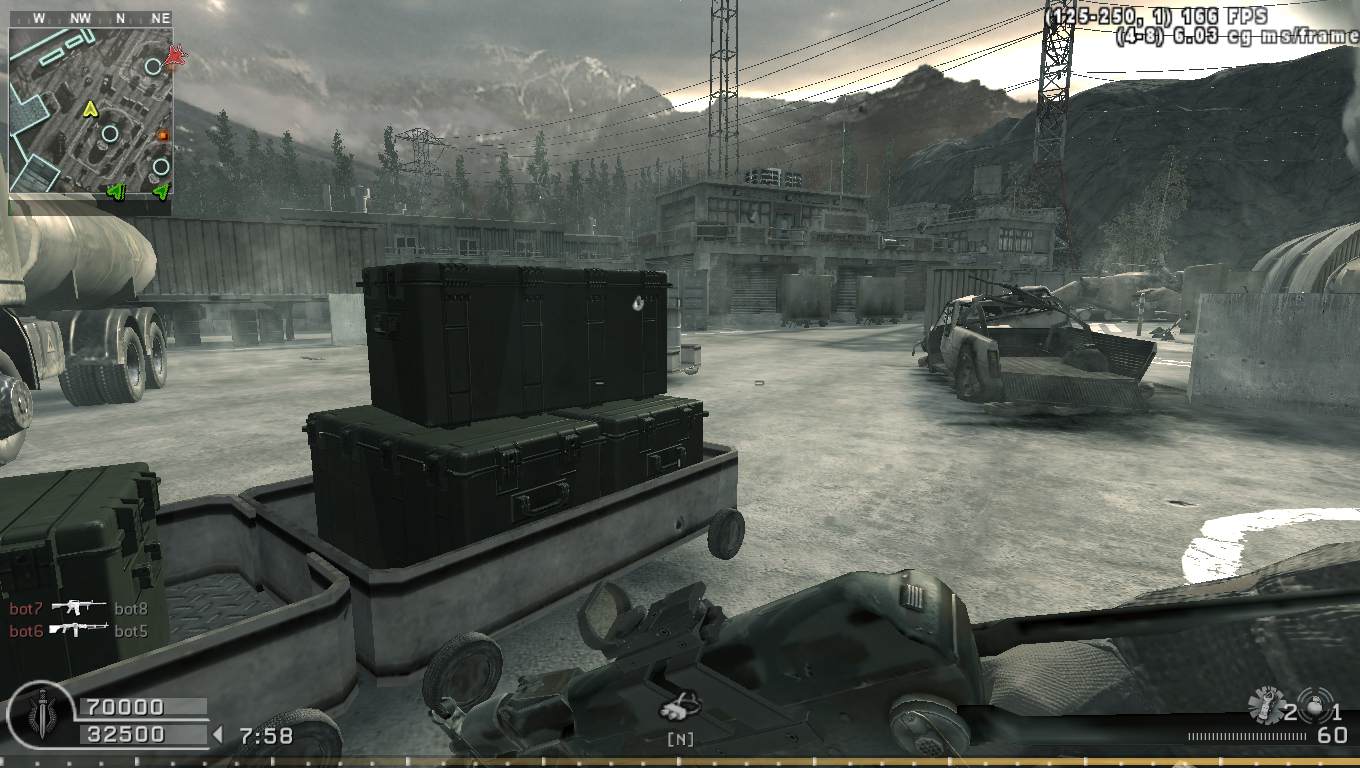Select the yellow player arrow on the minimap
The image size is (1360, 768).
[x=90, y=108]
